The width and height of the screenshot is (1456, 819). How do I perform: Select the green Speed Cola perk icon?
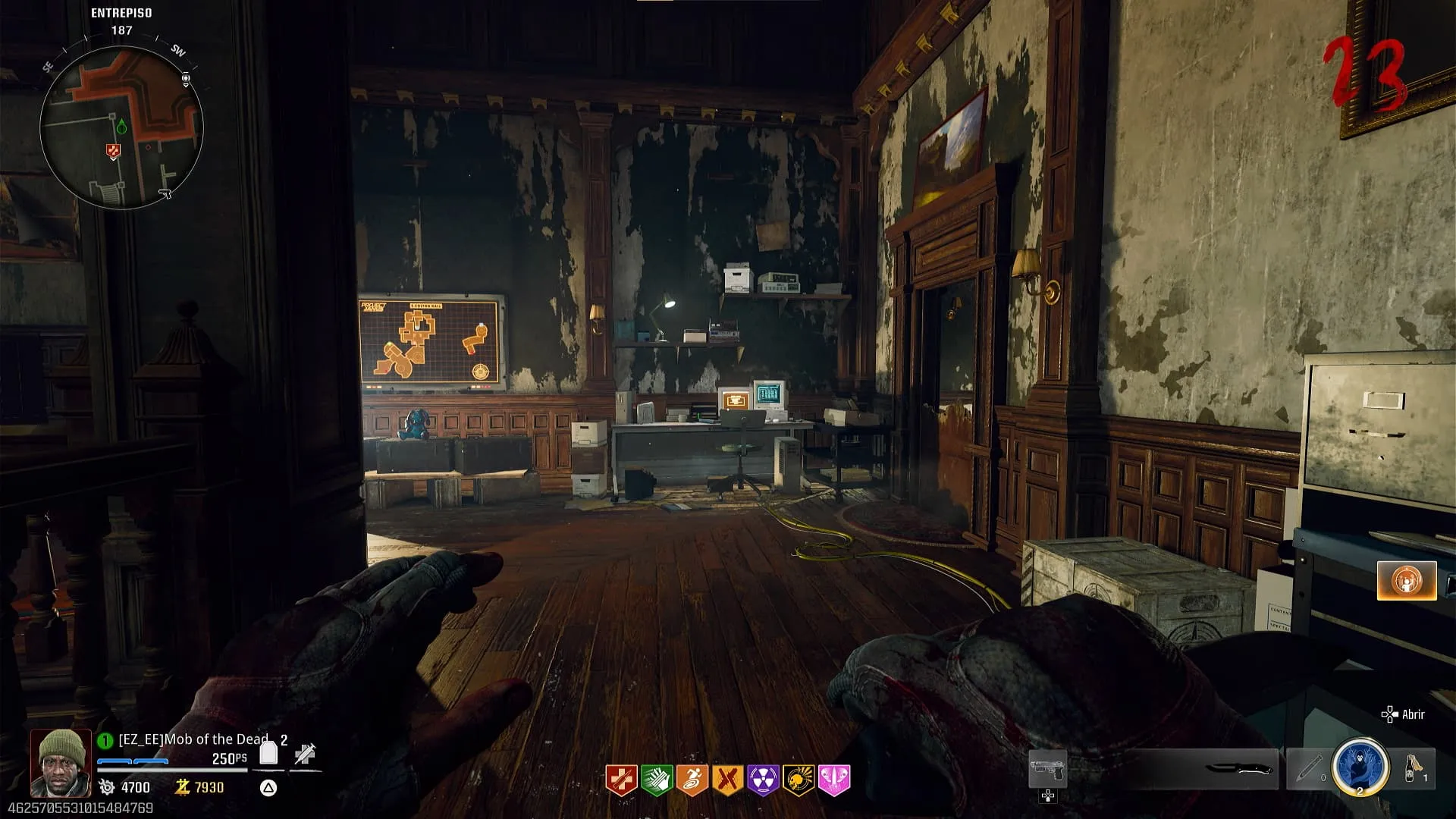click(657, 780)
